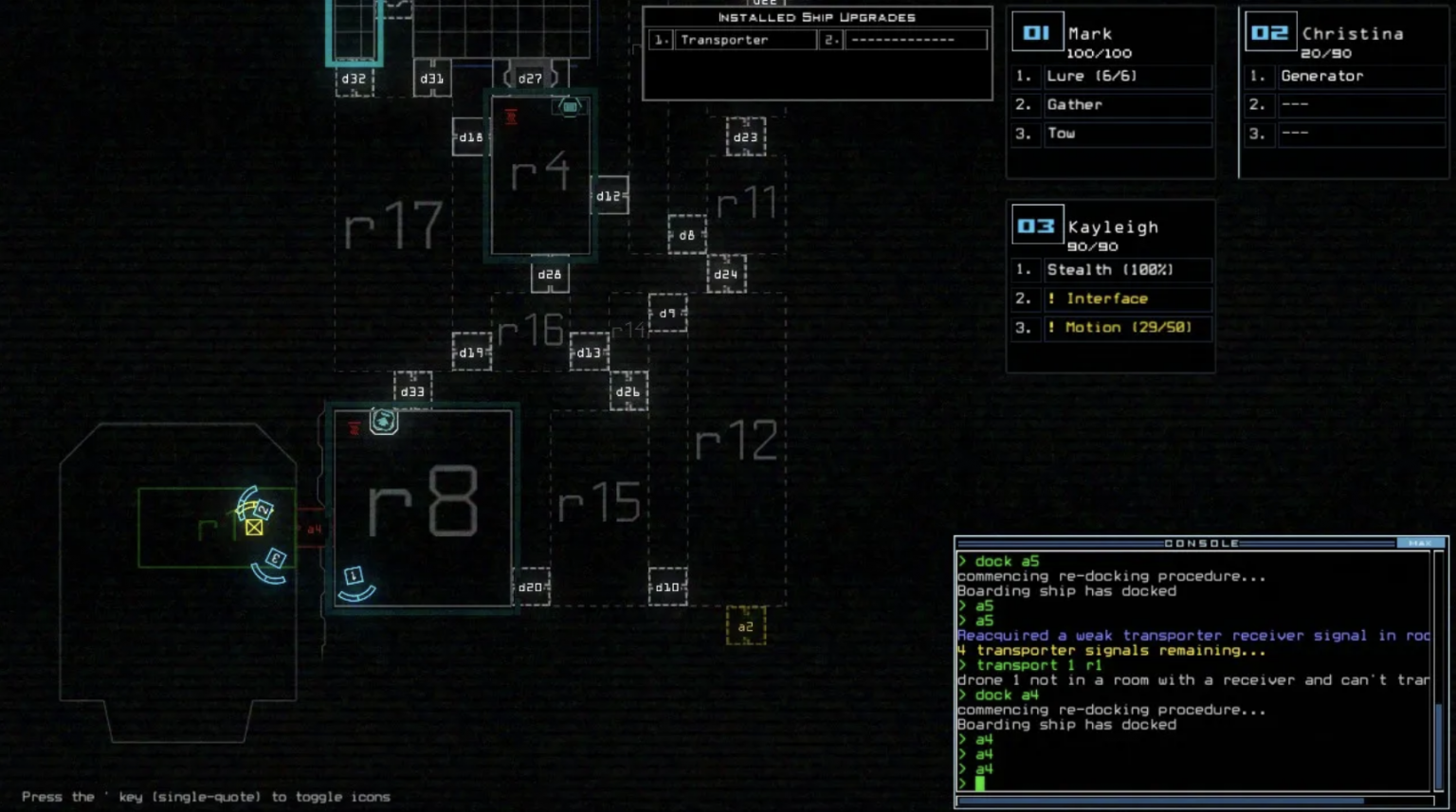
Task: Click Kayleigh's flagged Interface upgrade
Action: (1128, 298)
